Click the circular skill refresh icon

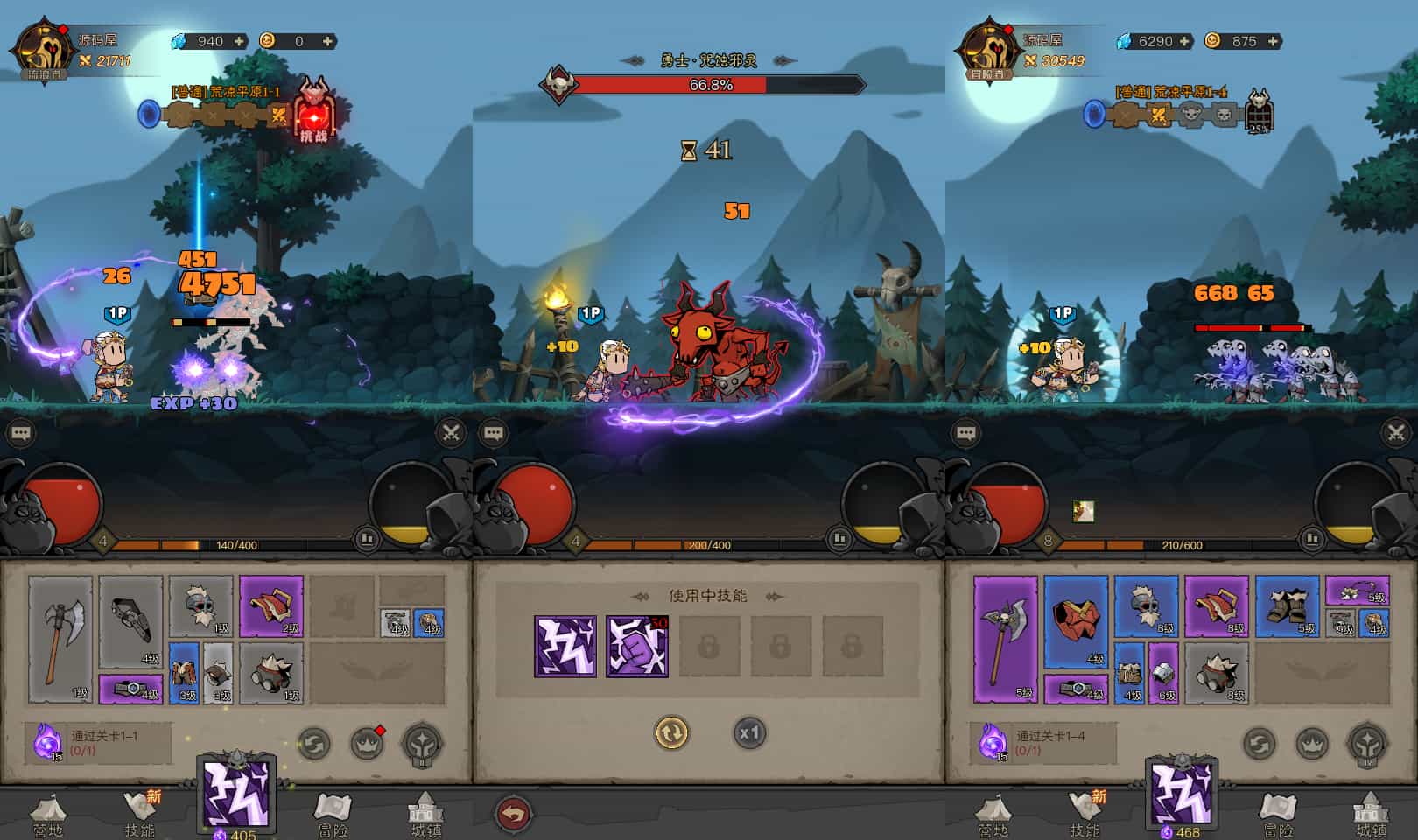click(x=313, y=744)
